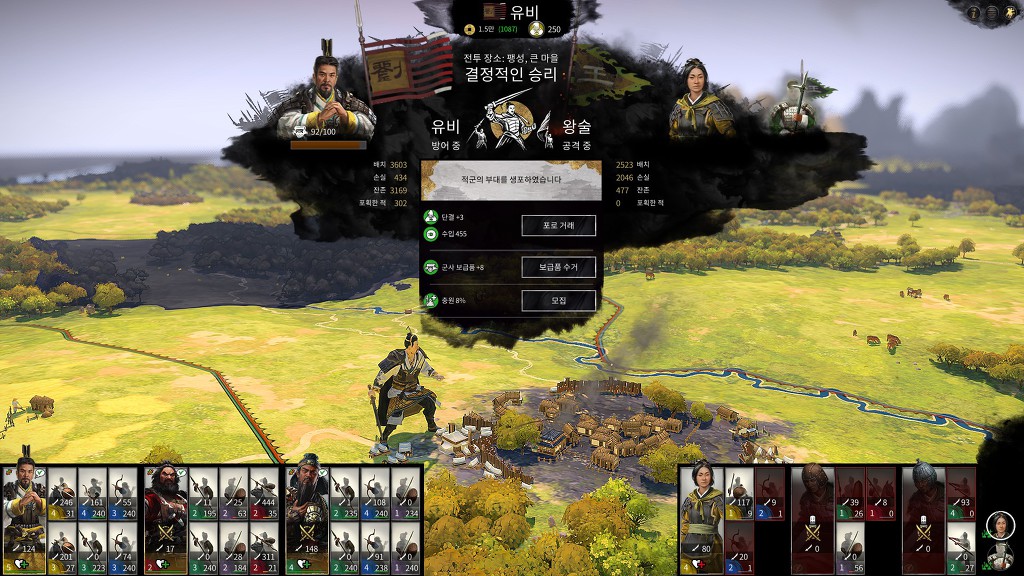Screen dimensions: 1024x576
Task: Open the horizontal-lines menu icon at top-right
Action: (x=993, y=13)
